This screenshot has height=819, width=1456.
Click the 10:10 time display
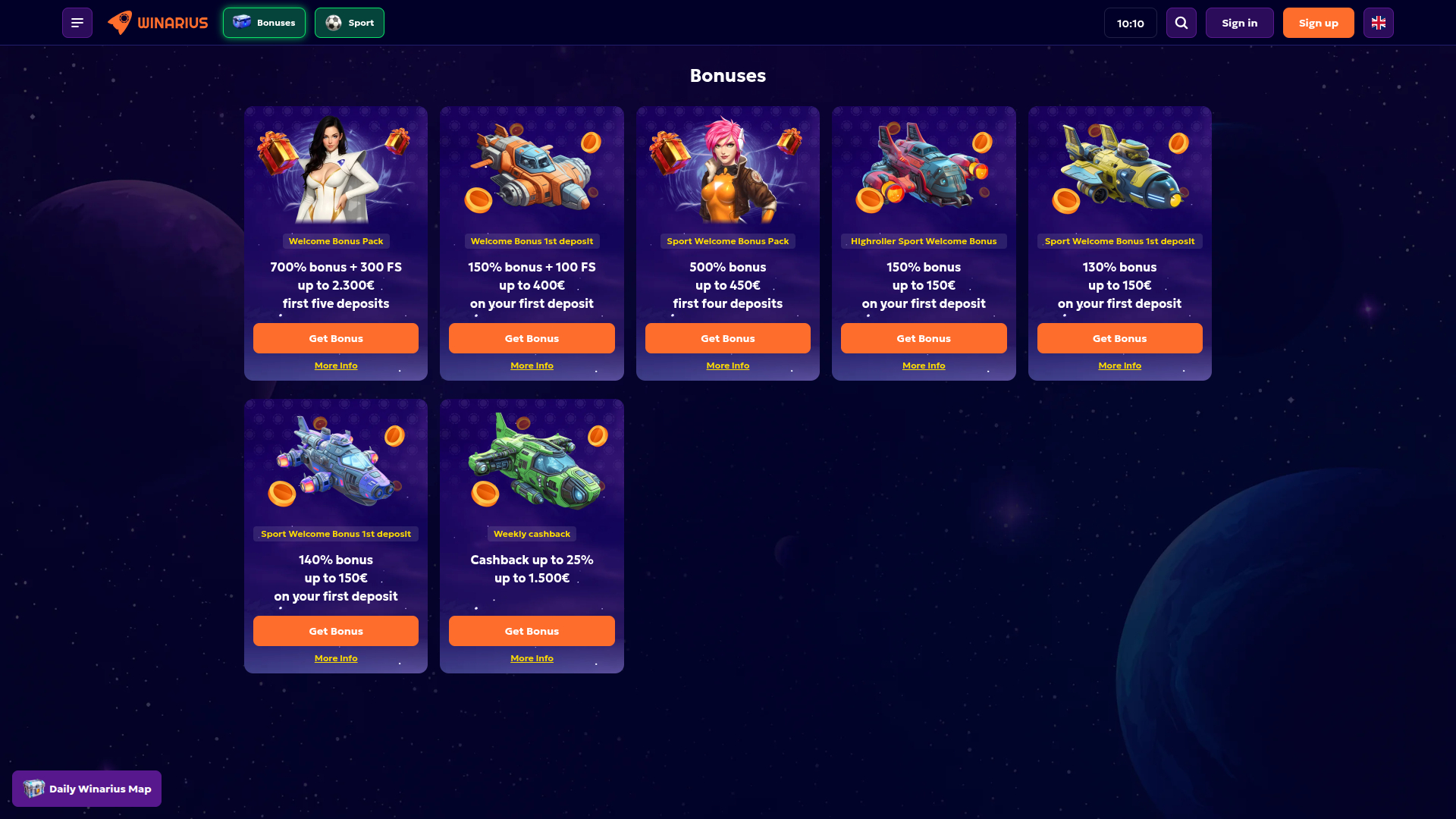click(1131, 22)
